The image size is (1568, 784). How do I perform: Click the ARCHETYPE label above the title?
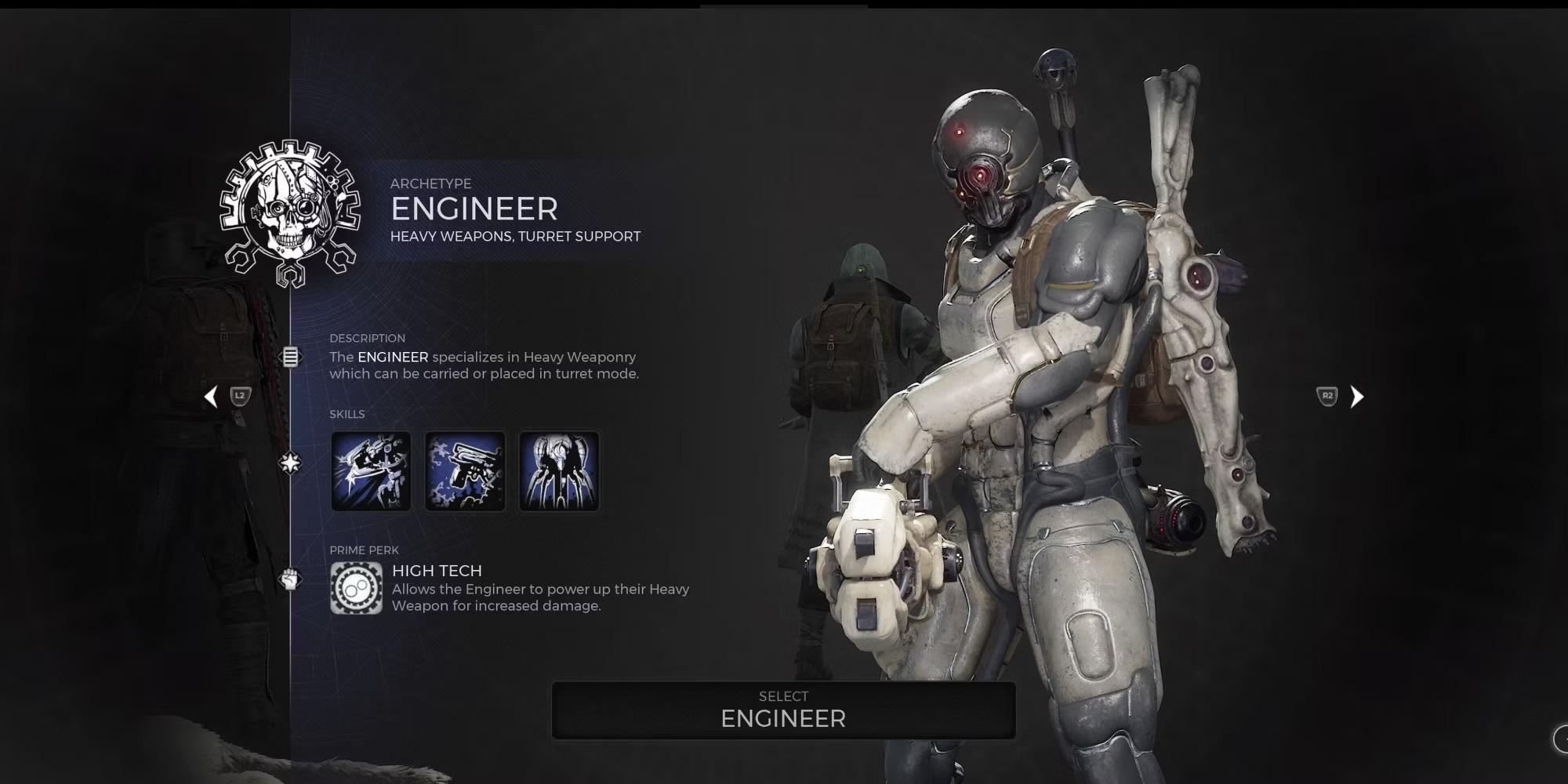pyautogui.click(x=430, y=183)
